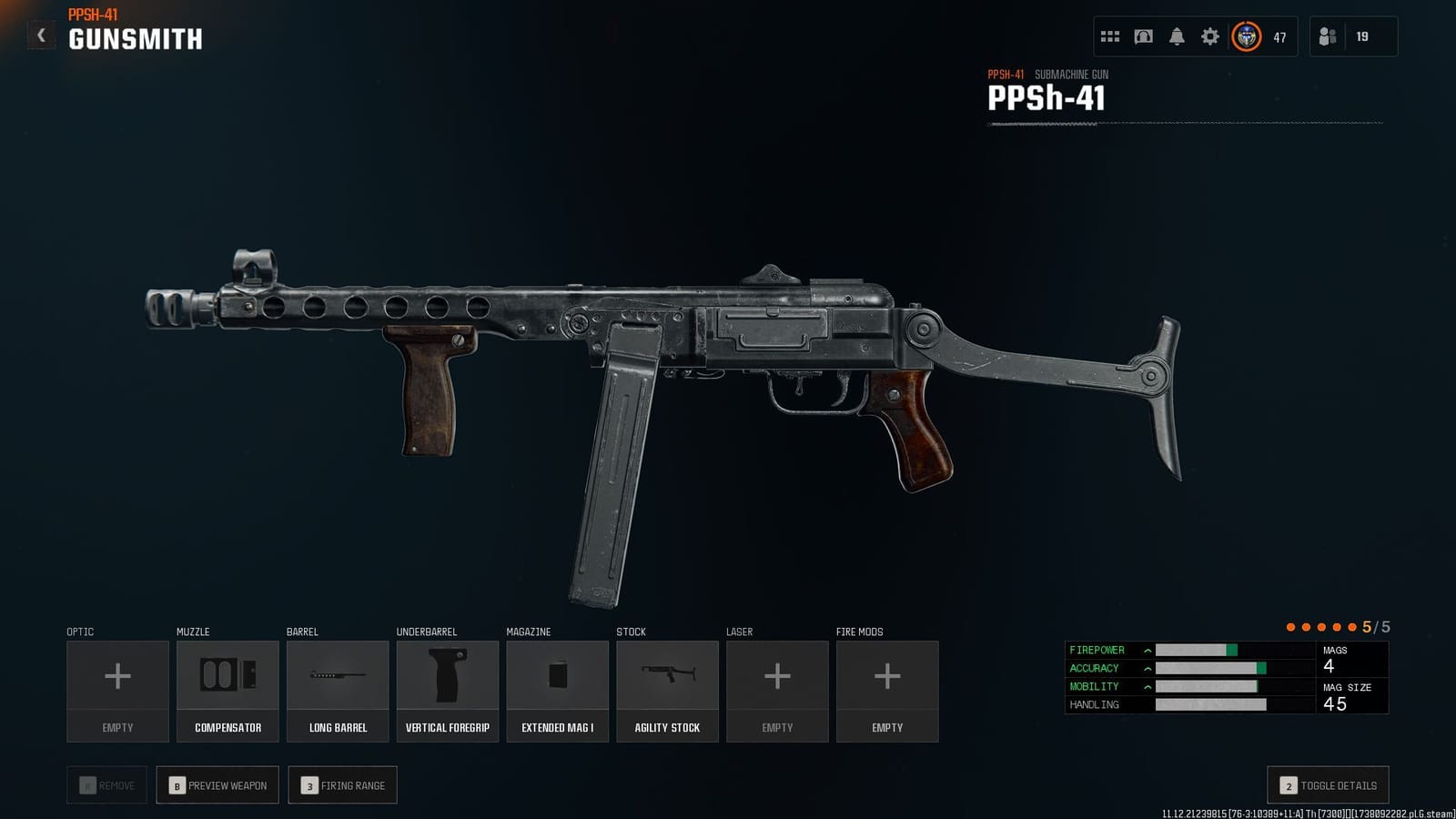Open the settings gear icon
1456x819 pixels.
click(x=1209, y=35)
